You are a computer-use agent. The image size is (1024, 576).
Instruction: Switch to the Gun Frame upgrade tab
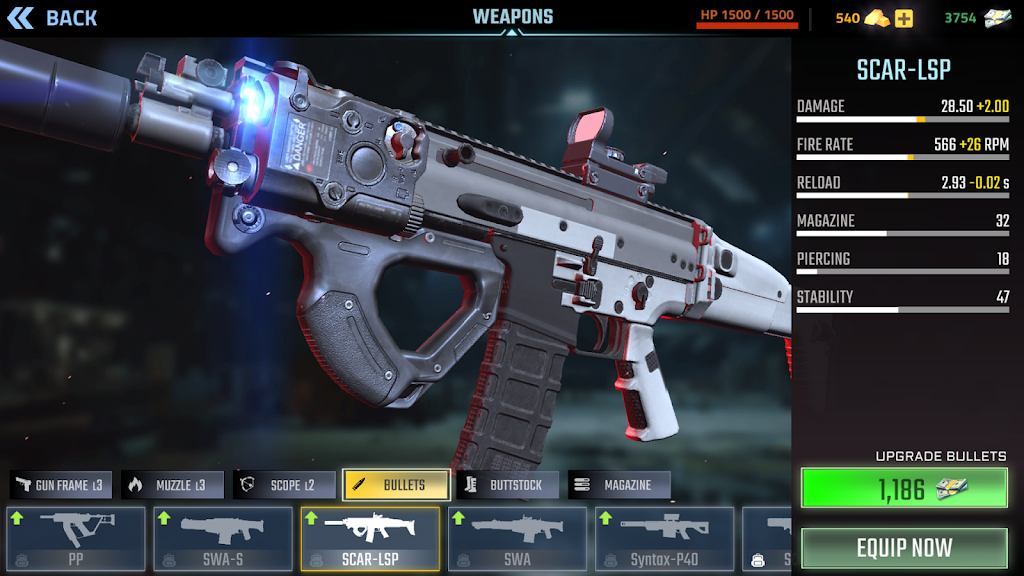coord(61,485)
